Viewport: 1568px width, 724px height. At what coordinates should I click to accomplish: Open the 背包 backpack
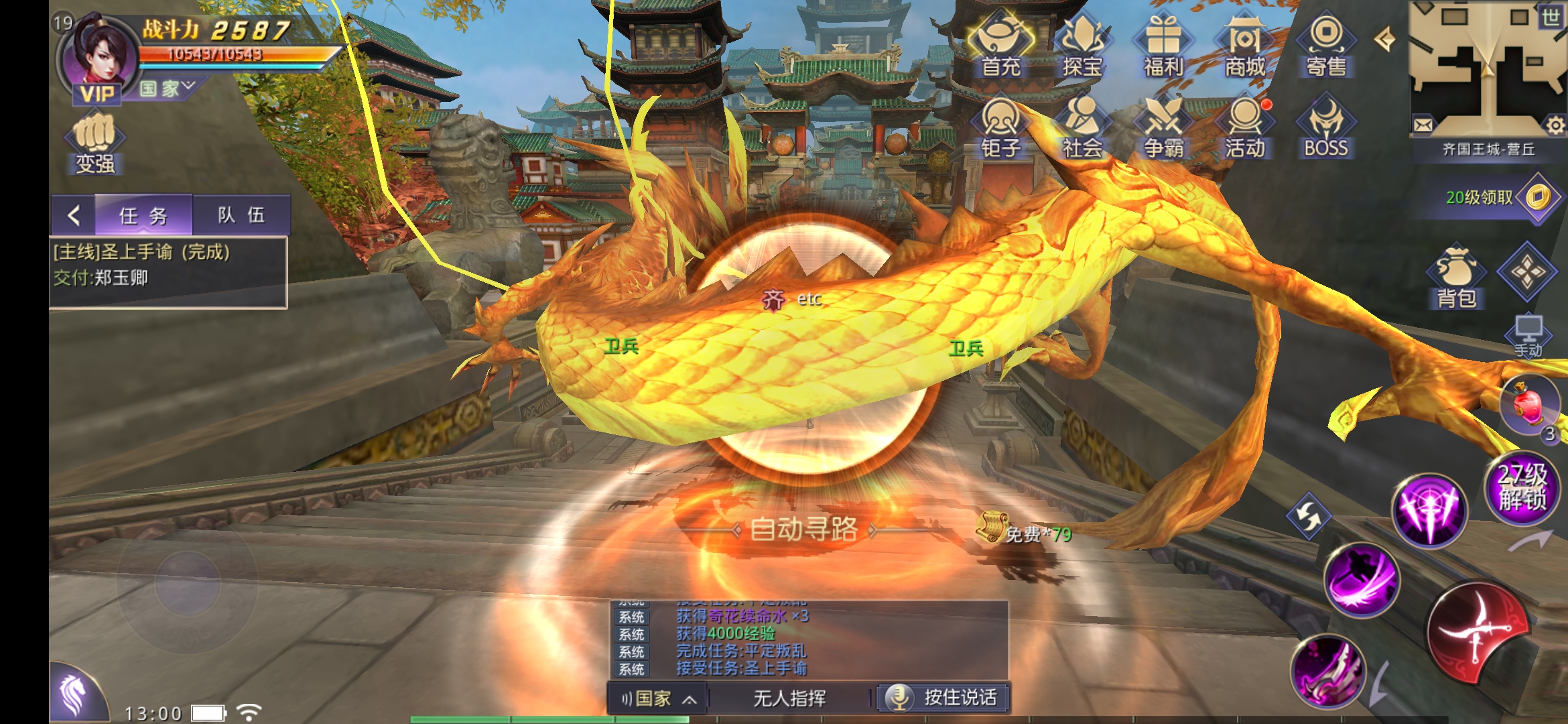(x=1456, y=278)
